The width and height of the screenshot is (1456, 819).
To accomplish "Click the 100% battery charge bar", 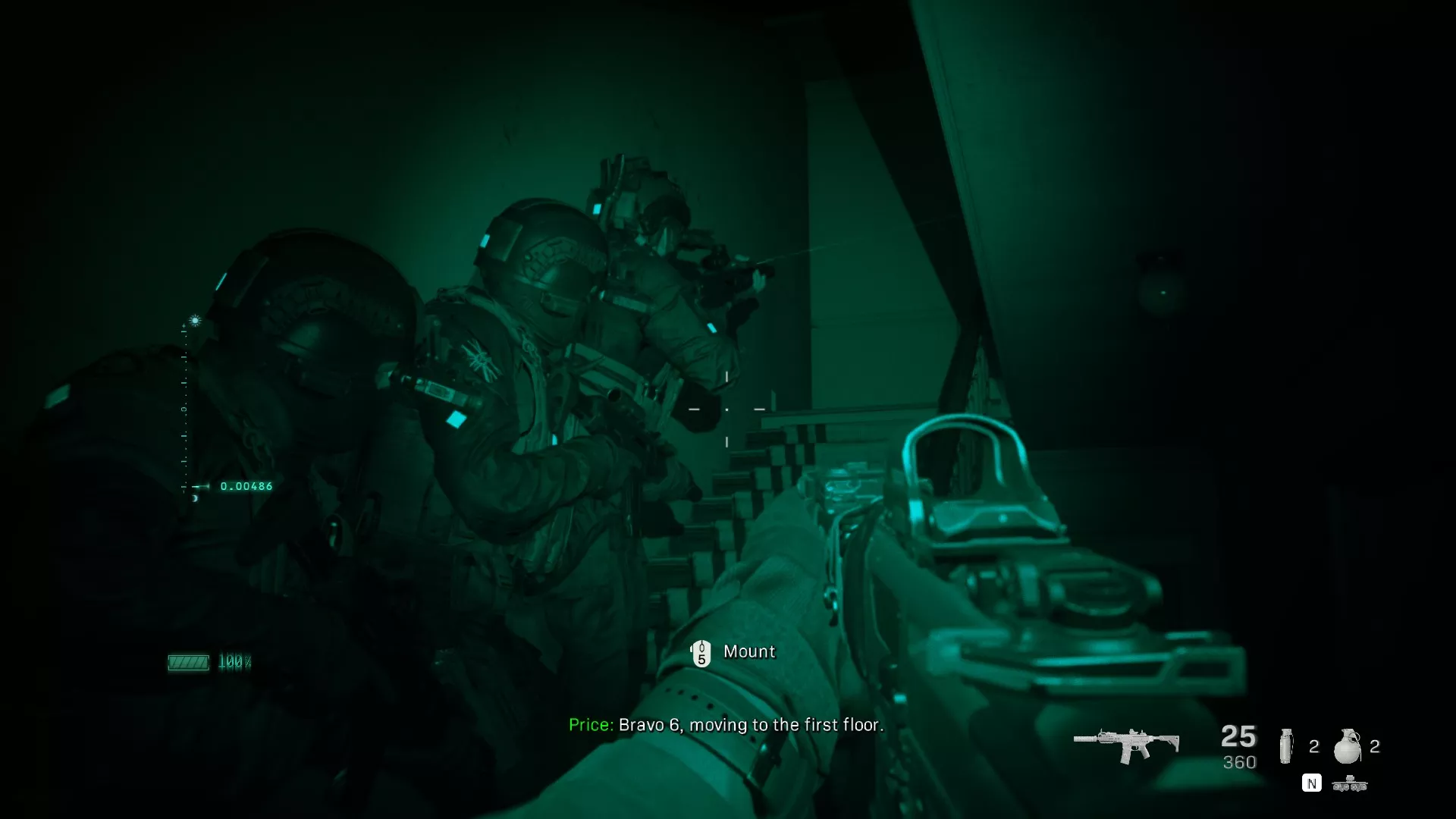I will tap(236, 661).
